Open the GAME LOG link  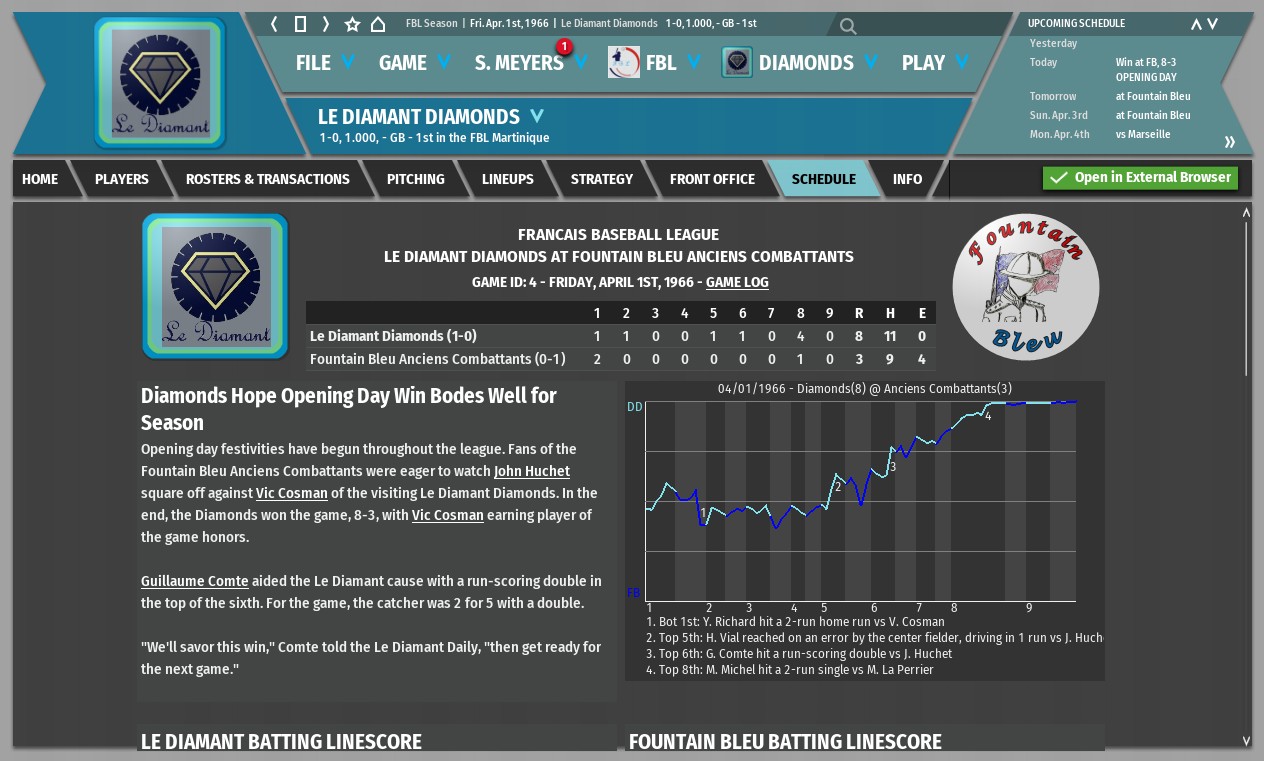[x=737, y=282]
